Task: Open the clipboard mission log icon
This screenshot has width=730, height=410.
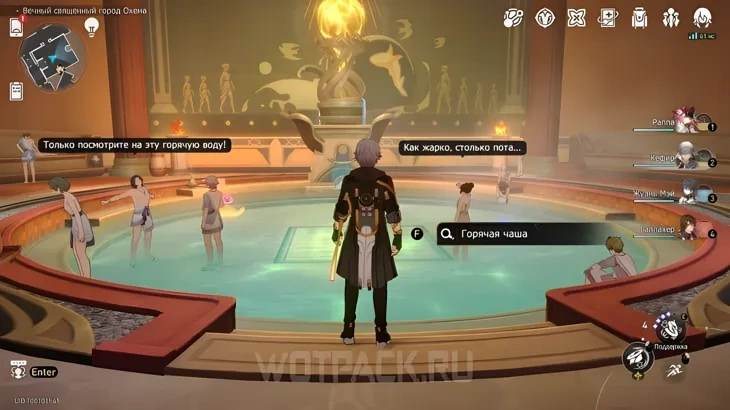Action: coord(16,91)
